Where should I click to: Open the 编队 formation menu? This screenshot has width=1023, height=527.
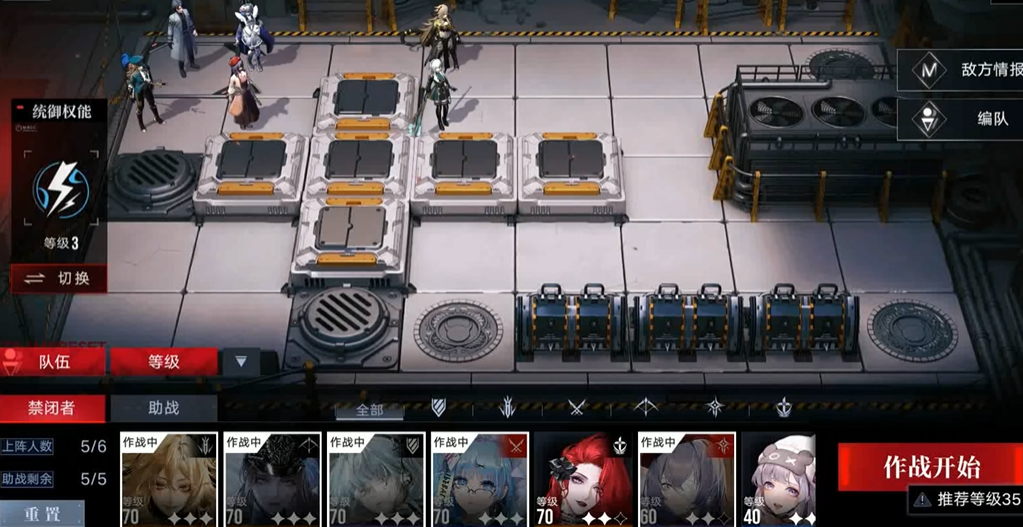(x=964, y=118)
